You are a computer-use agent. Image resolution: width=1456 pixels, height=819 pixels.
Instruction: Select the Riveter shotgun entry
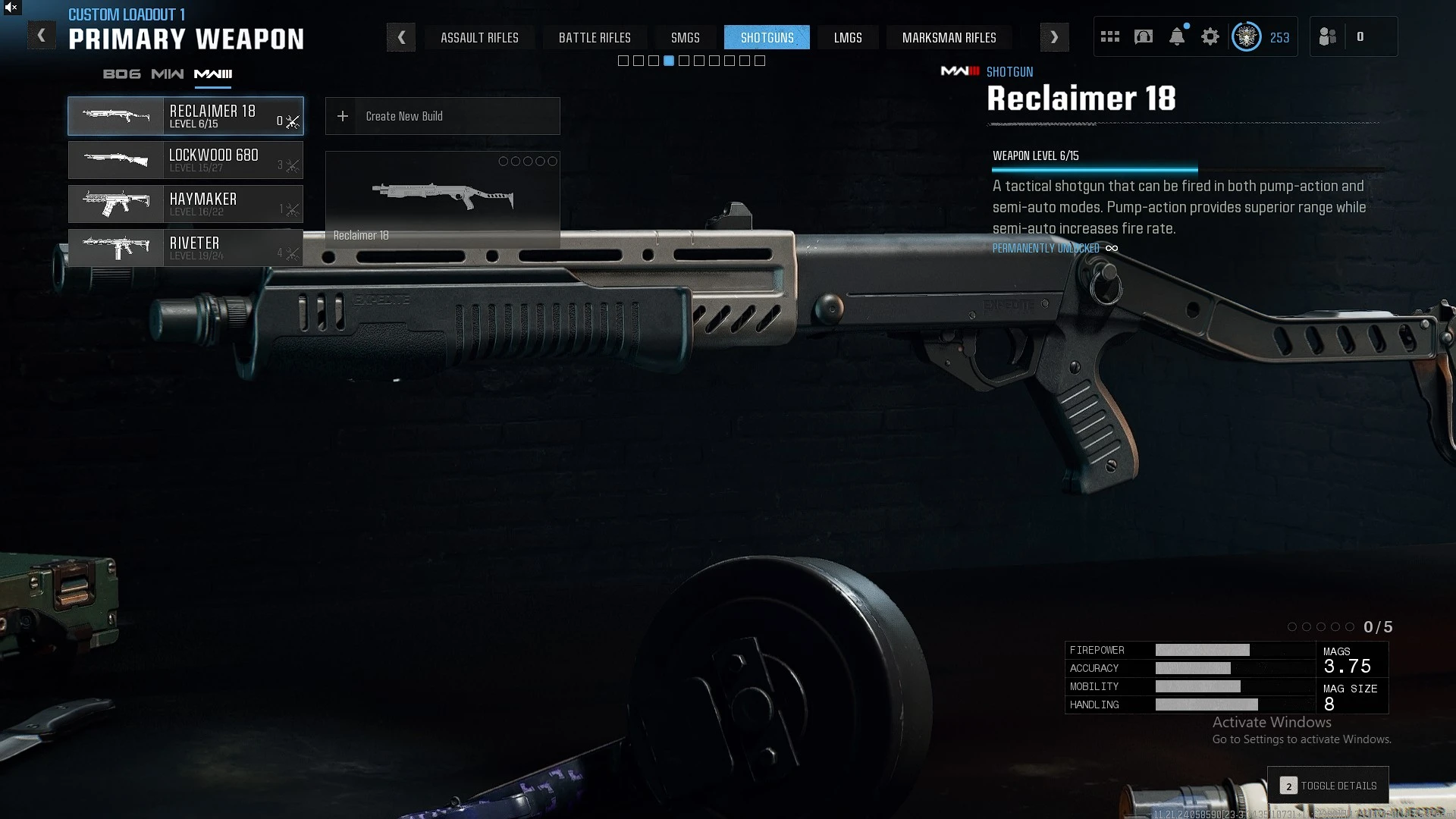186,248
